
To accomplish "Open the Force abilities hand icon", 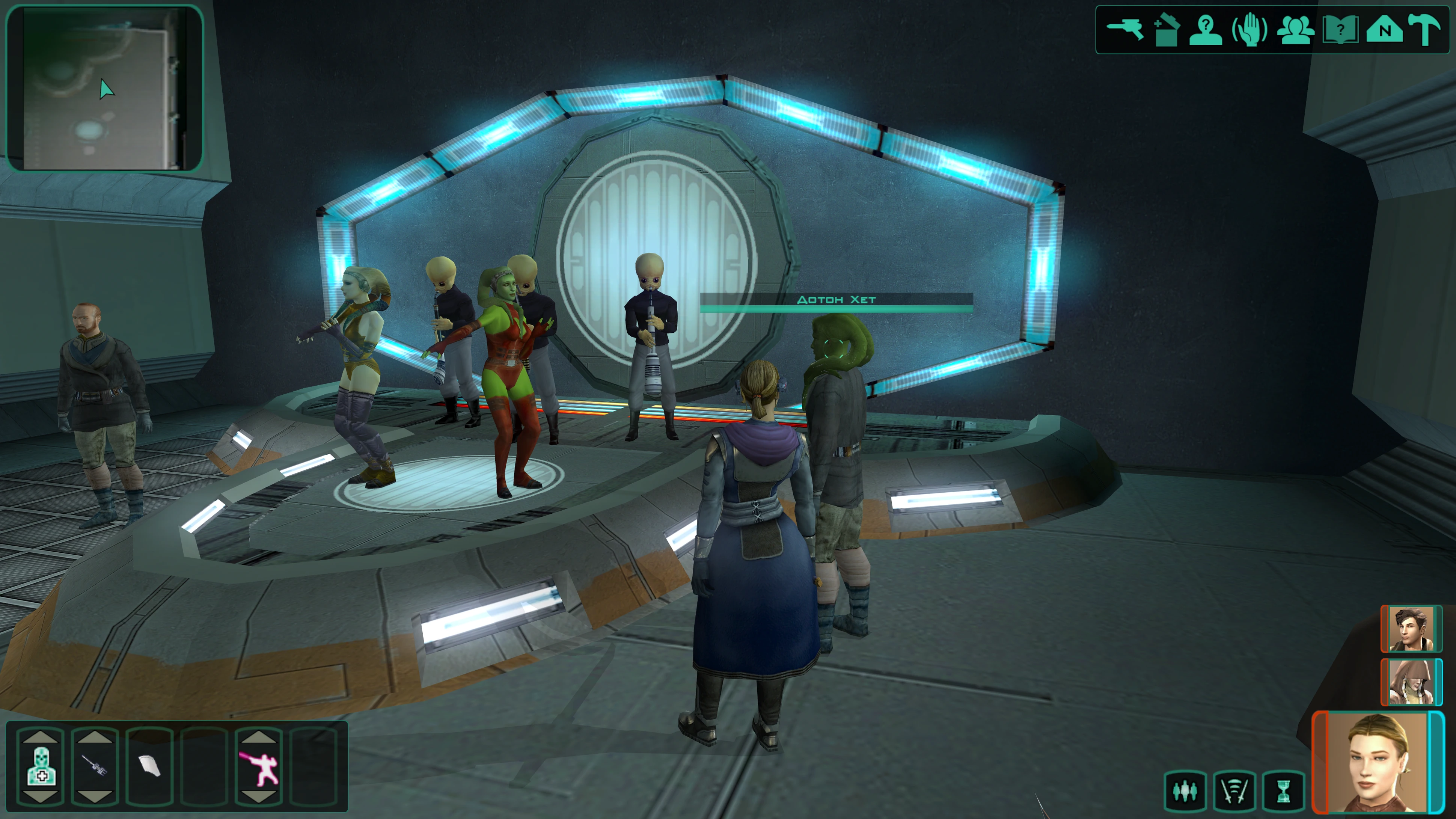I will click(1249, 29).
